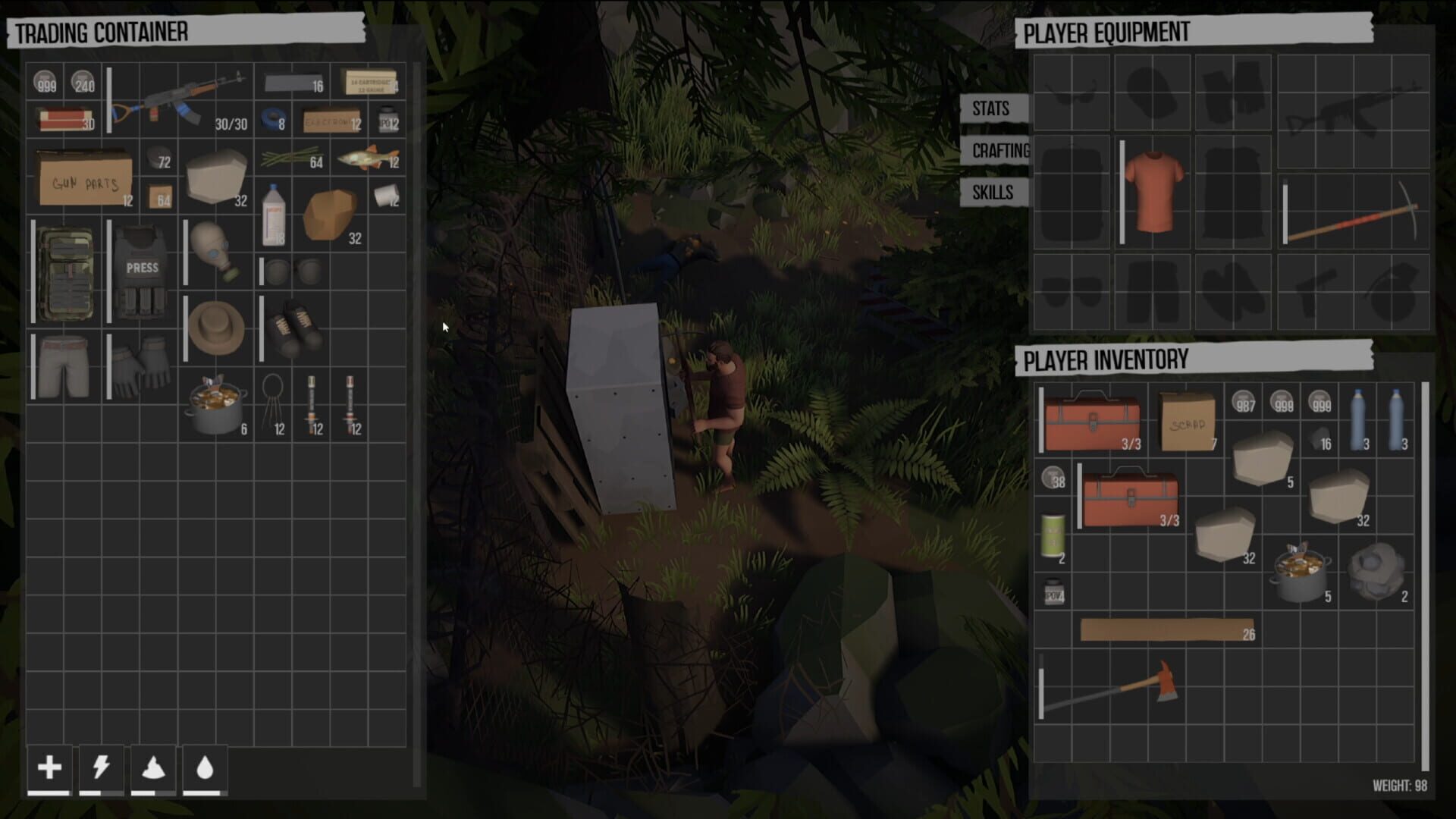This screenshot has height=819, width=1456.
Task: Open the SKILLS panel
Action: click(x=993, y=193)
